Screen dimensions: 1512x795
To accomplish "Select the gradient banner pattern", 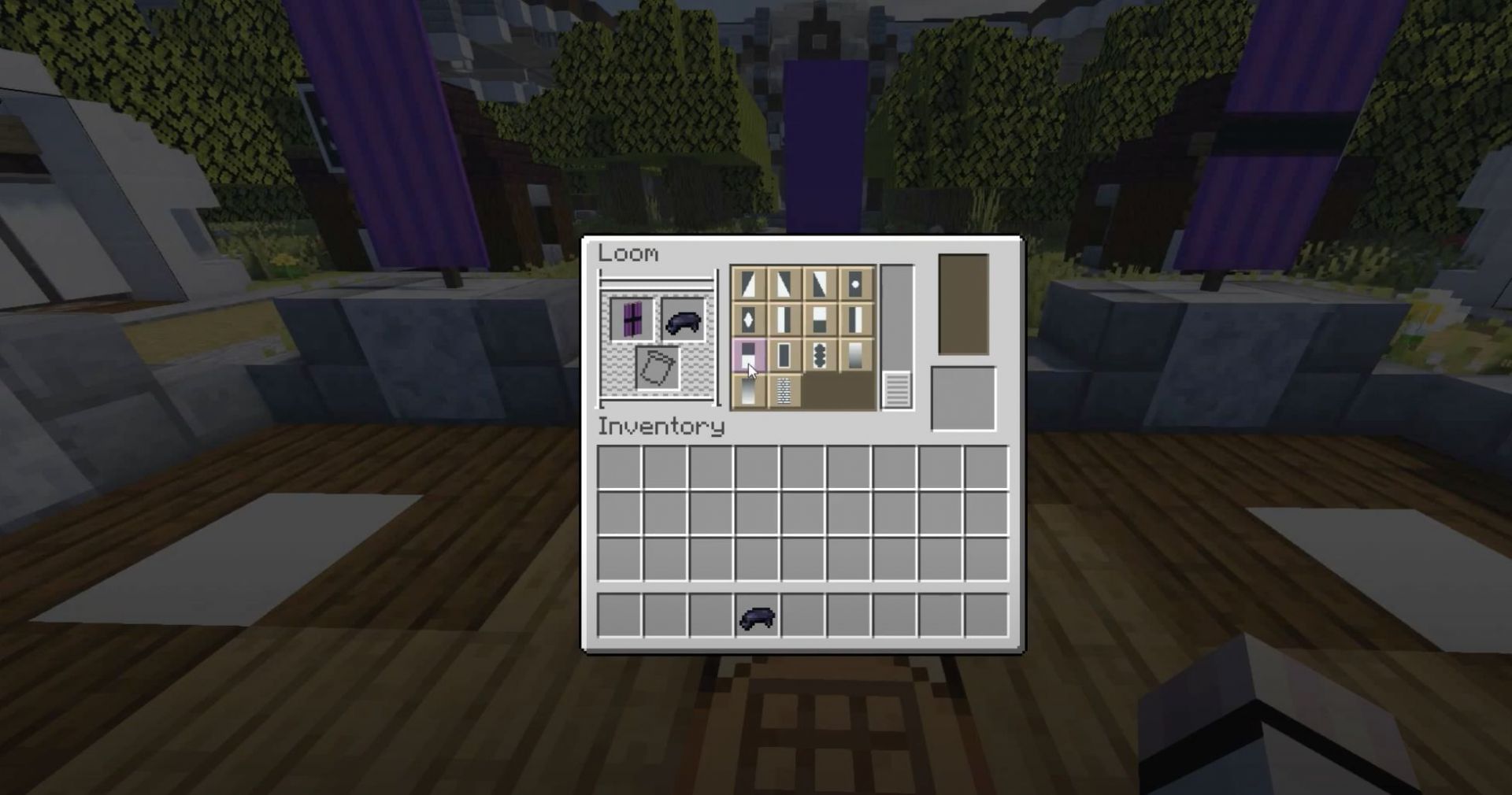I will pos(856,355).
